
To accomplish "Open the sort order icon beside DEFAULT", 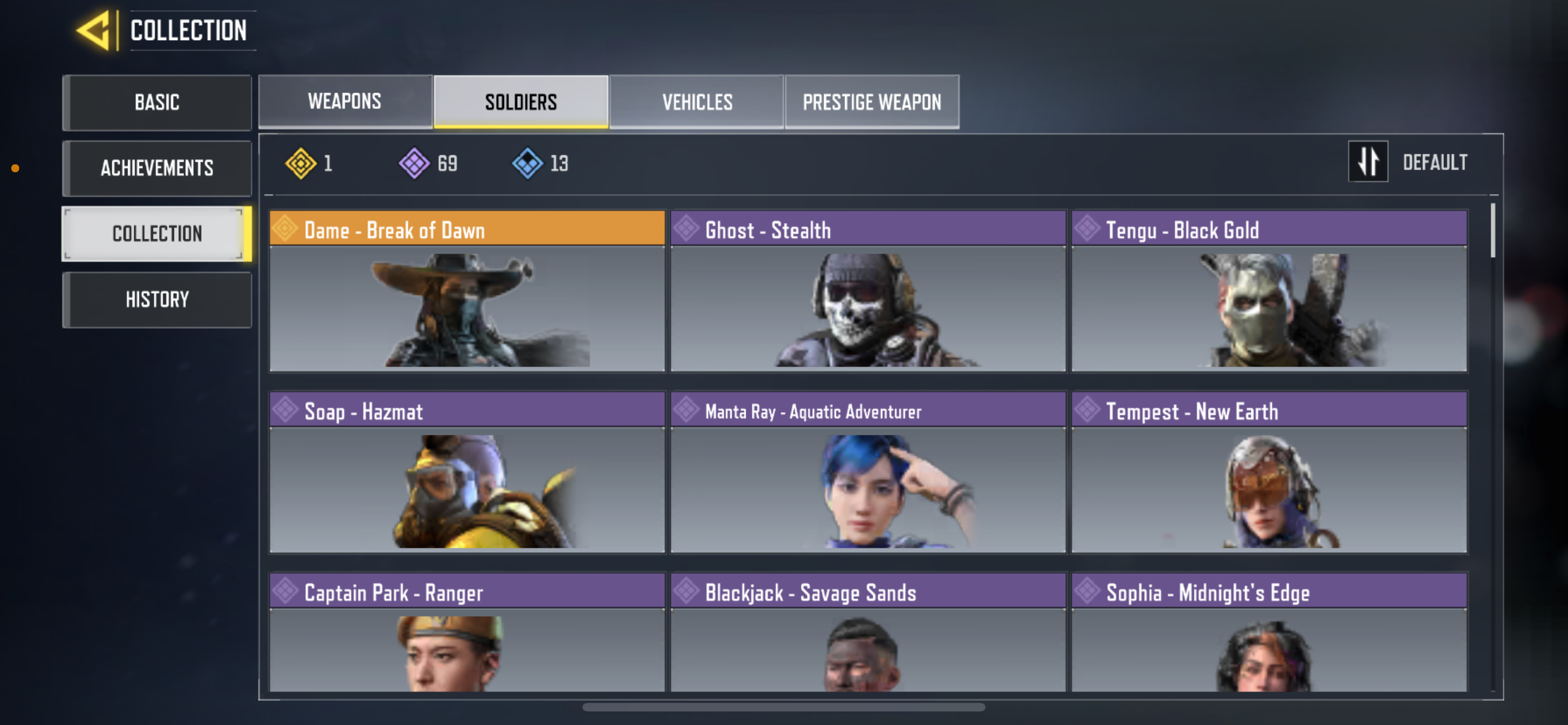I will [1368, 162].
